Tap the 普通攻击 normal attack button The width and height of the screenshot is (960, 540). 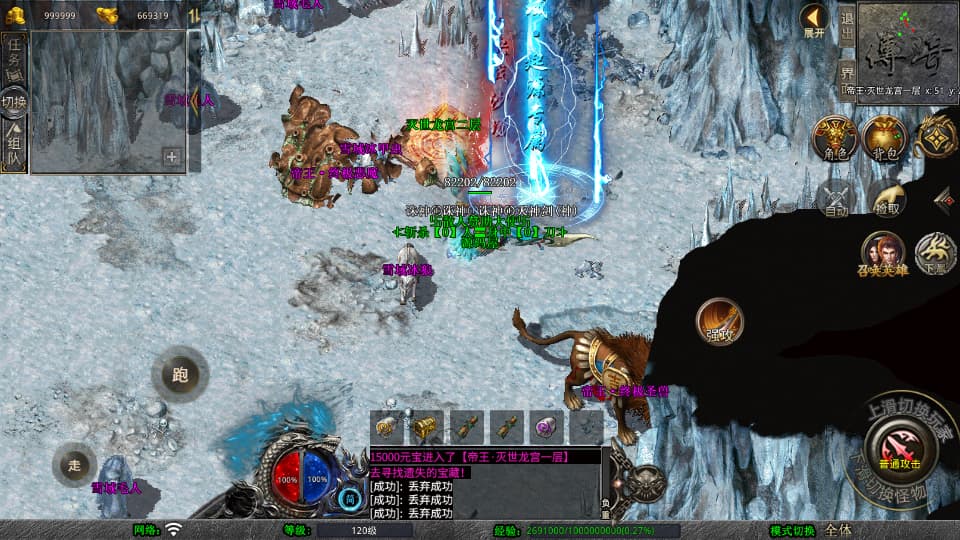899,444
